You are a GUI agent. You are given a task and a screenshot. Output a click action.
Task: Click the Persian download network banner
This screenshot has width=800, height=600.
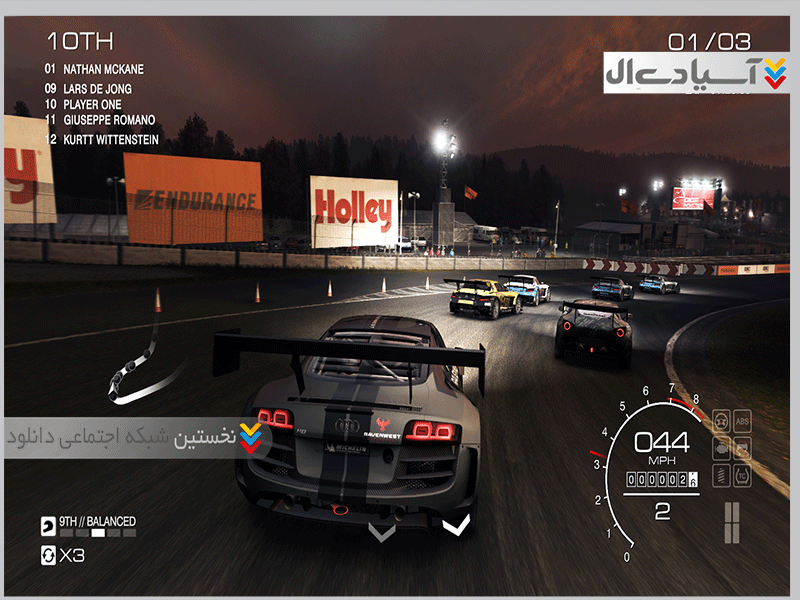(x=135, y=438)
